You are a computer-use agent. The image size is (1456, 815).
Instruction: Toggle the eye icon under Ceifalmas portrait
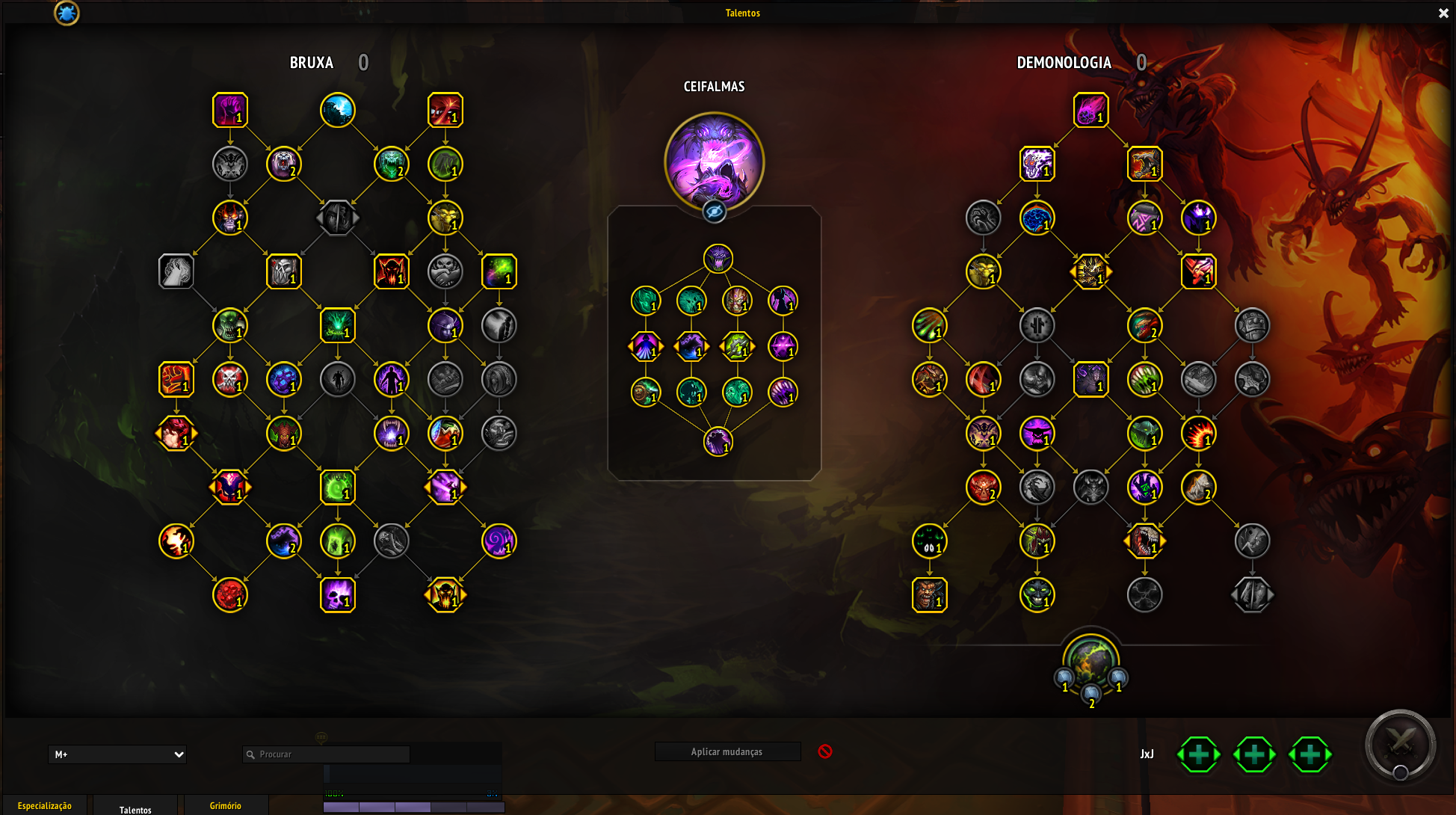pos(714,212)
